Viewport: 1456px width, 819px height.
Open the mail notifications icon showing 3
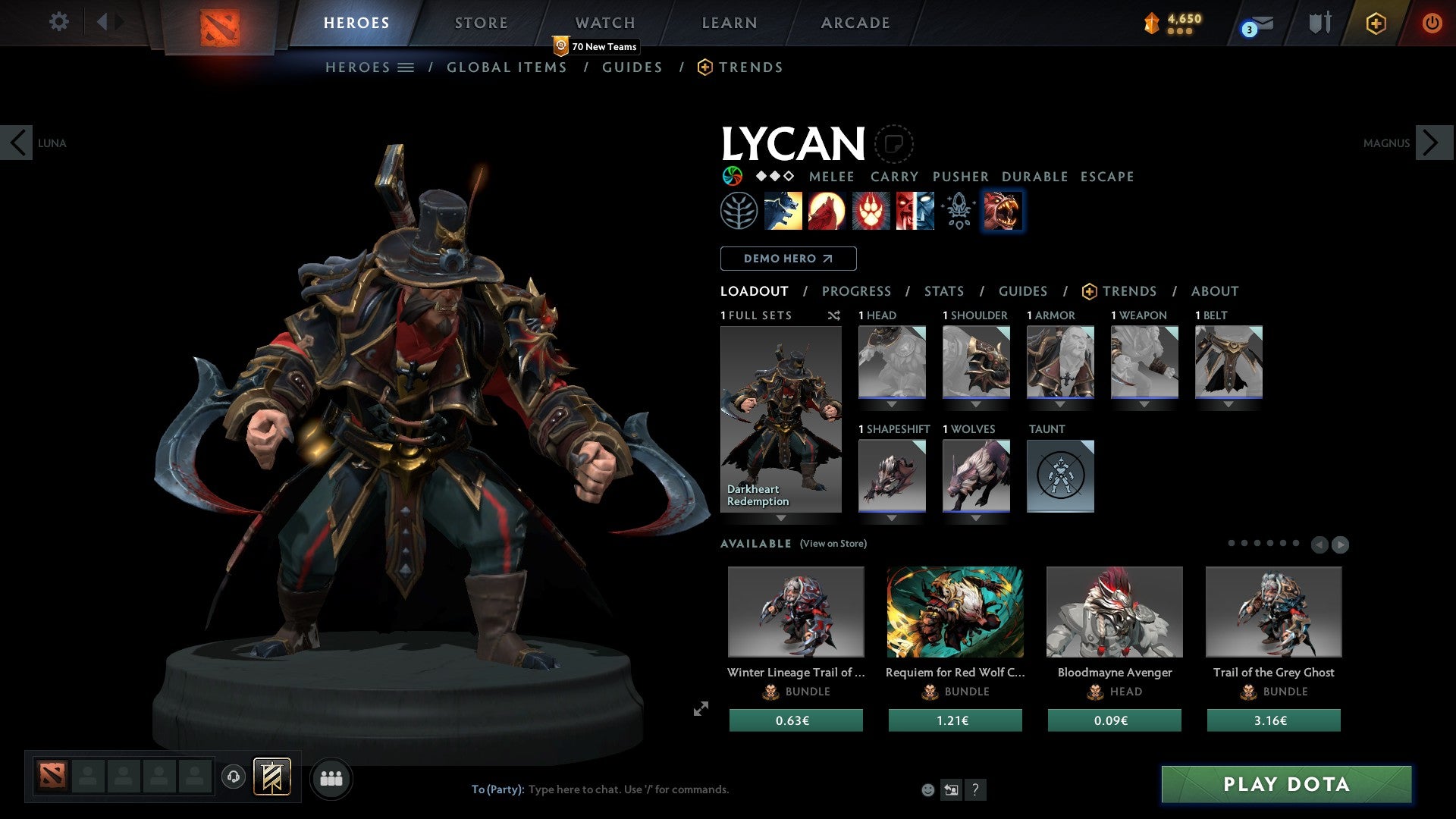pyautogui.click(x=1255, y=23)
